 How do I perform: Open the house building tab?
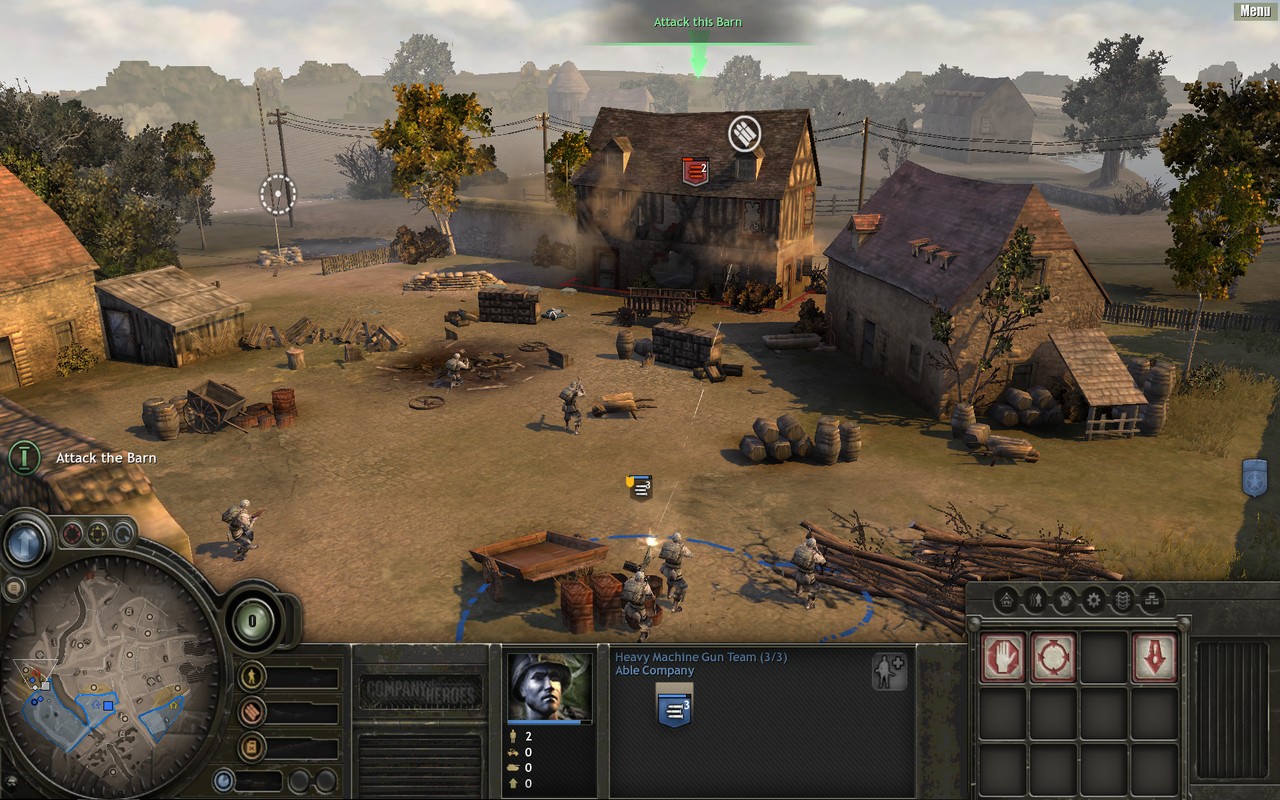[x=1006, y=600]
